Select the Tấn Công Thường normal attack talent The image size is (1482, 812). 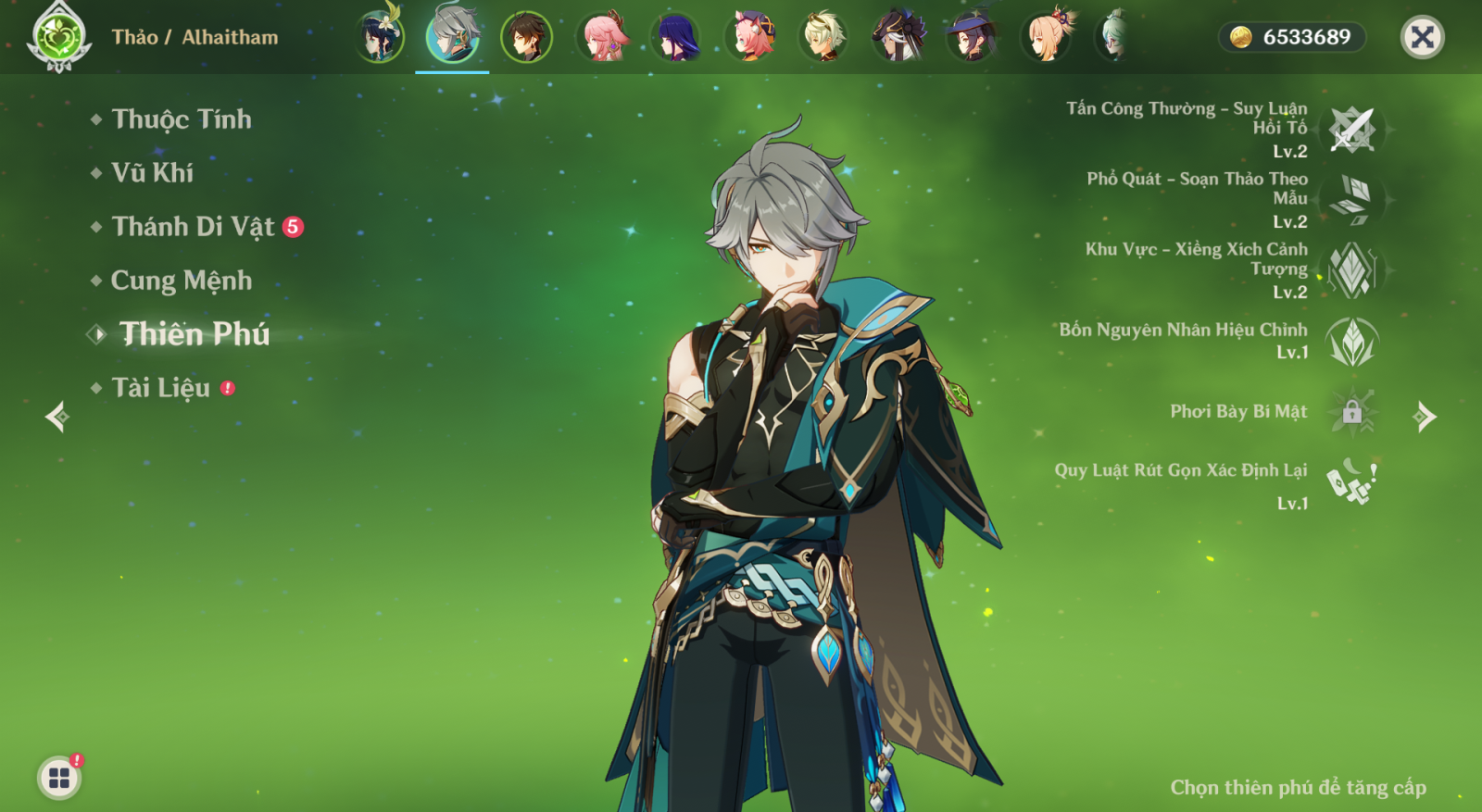1351,130
